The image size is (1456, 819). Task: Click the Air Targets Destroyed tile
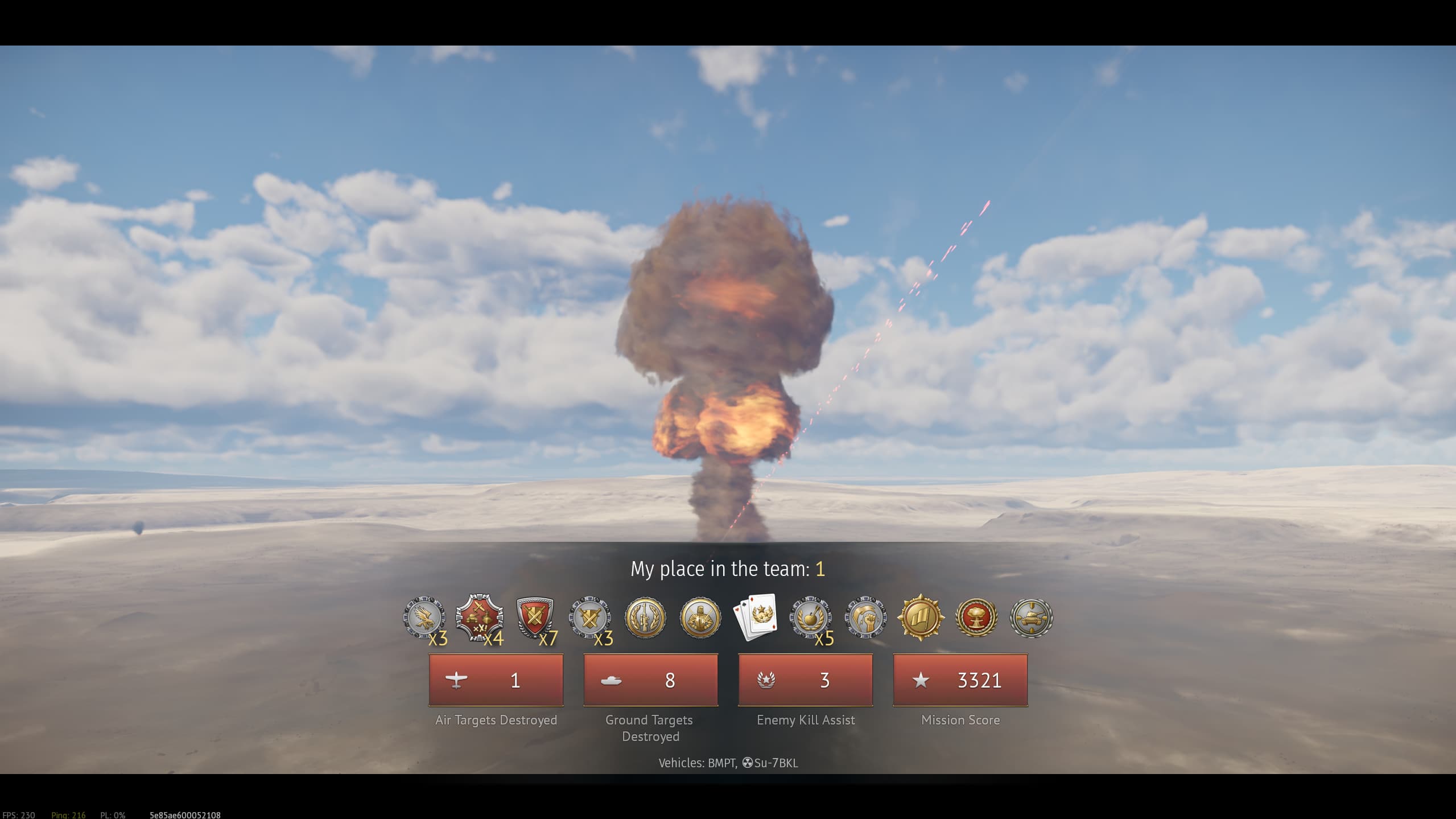point(496,680)
